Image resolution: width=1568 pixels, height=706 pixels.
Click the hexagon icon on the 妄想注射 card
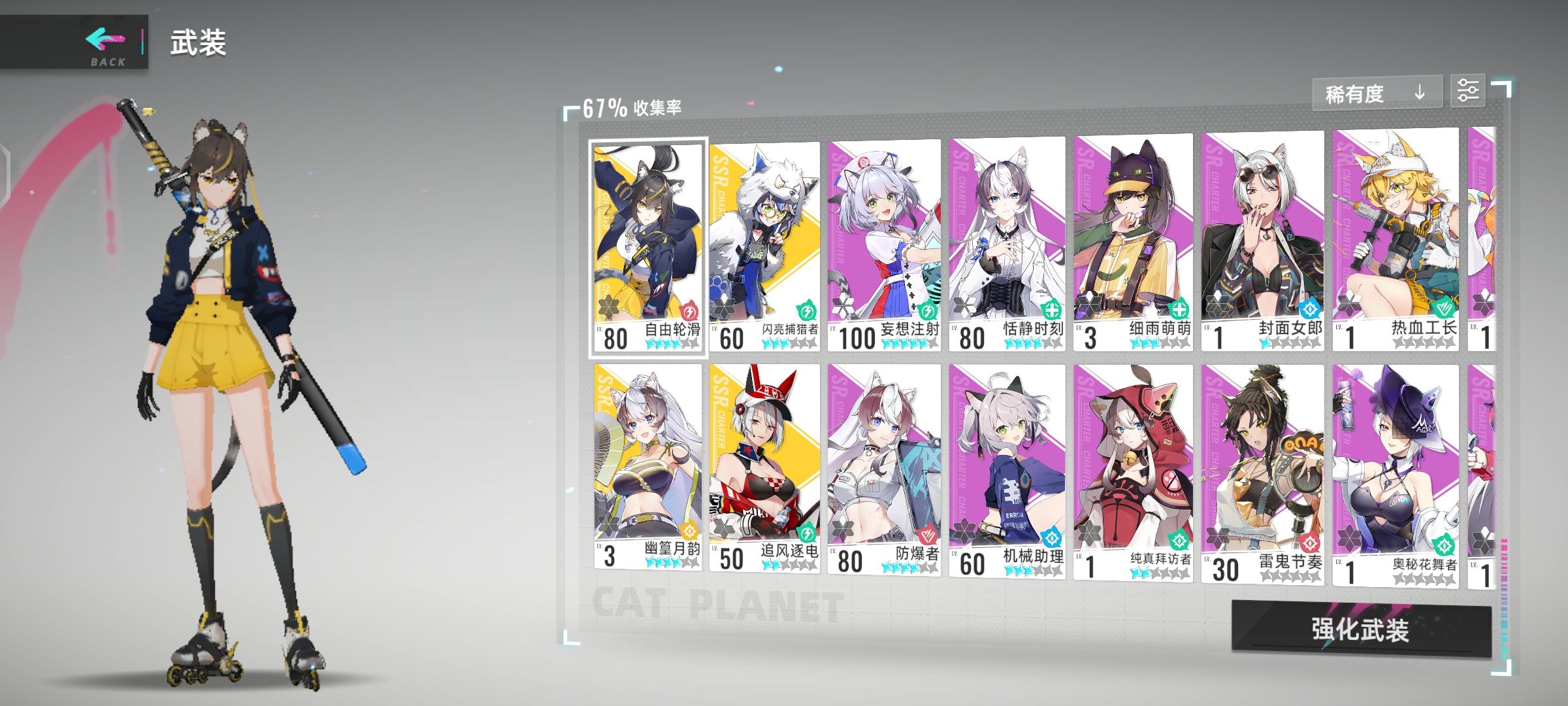coord(843,307)
